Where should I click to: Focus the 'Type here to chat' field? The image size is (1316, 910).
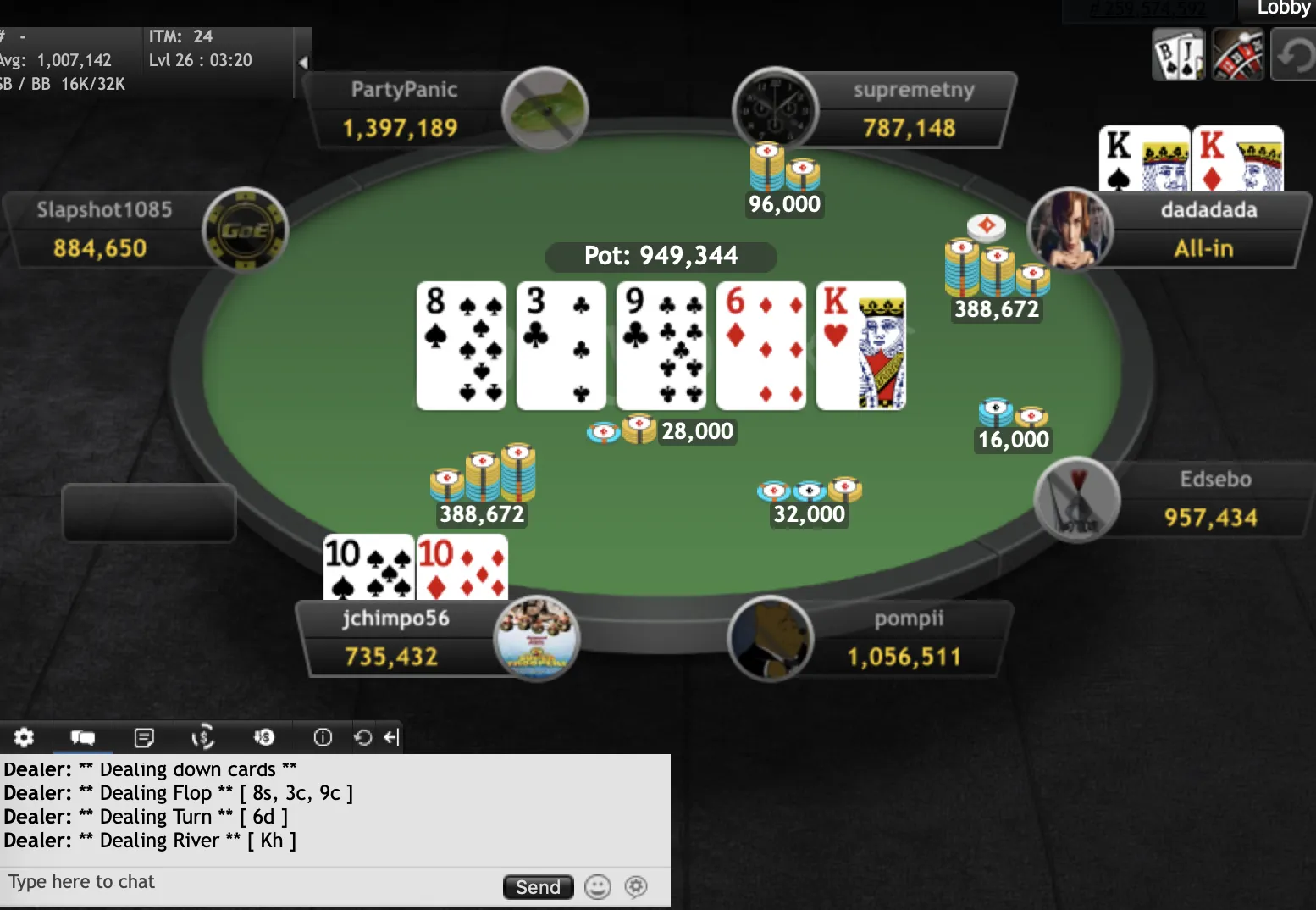pyautogui.click(x=246, y=882)
